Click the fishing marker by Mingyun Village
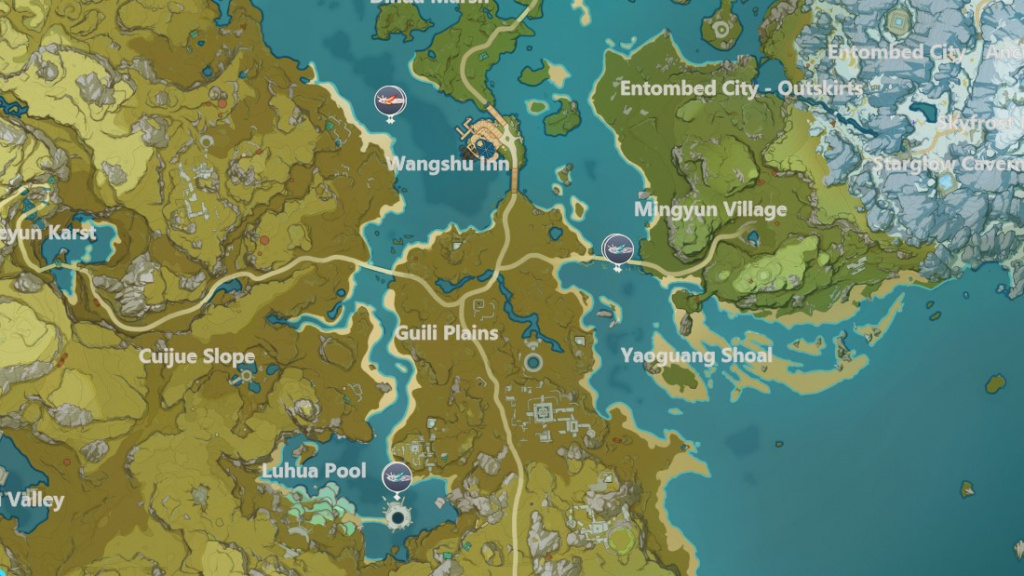The width and height of the screenshot is (1024, 576). (x=617, y=248)
